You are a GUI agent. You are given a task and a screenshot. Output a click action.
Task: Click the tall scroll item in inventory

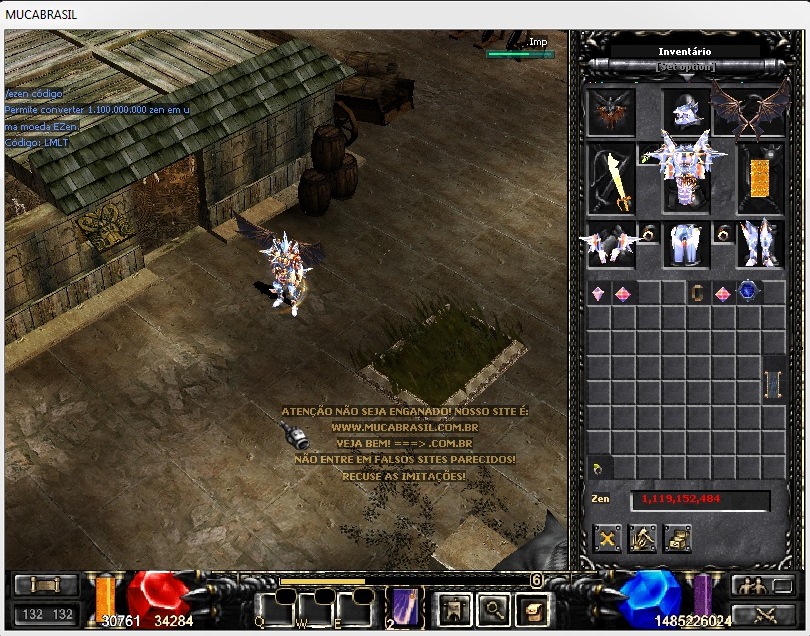[x=773, y=383]
